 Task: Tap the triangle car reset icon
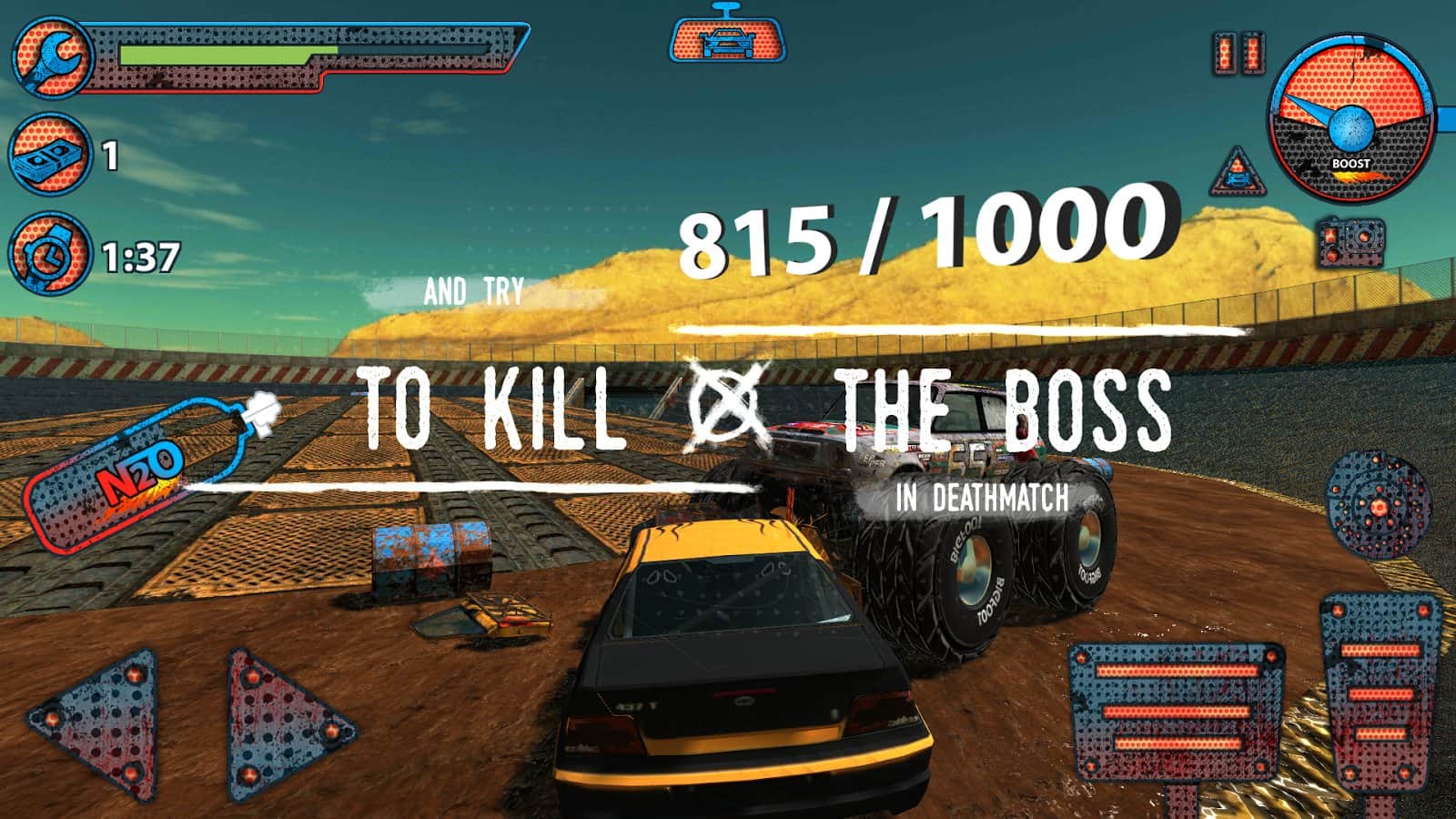coord(1238,173)
